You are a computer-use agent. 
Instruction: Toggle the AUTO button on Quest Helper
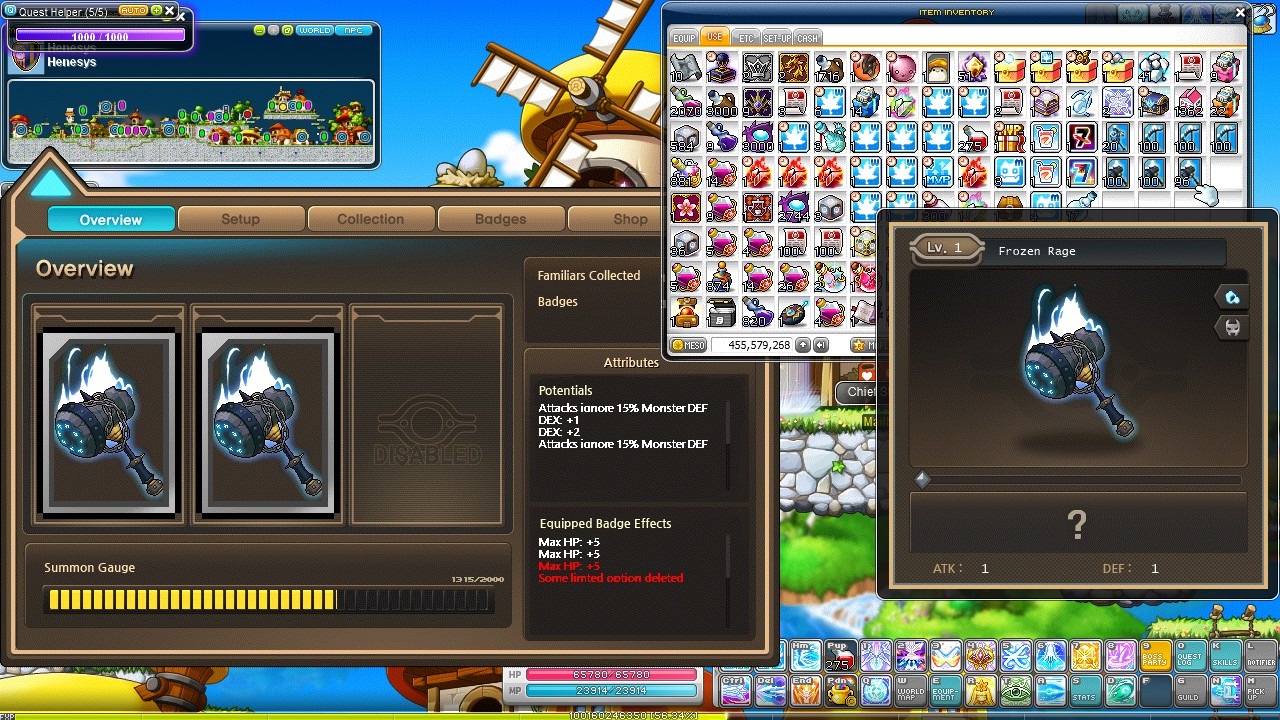pyautogui.click(x=133, y=10)
